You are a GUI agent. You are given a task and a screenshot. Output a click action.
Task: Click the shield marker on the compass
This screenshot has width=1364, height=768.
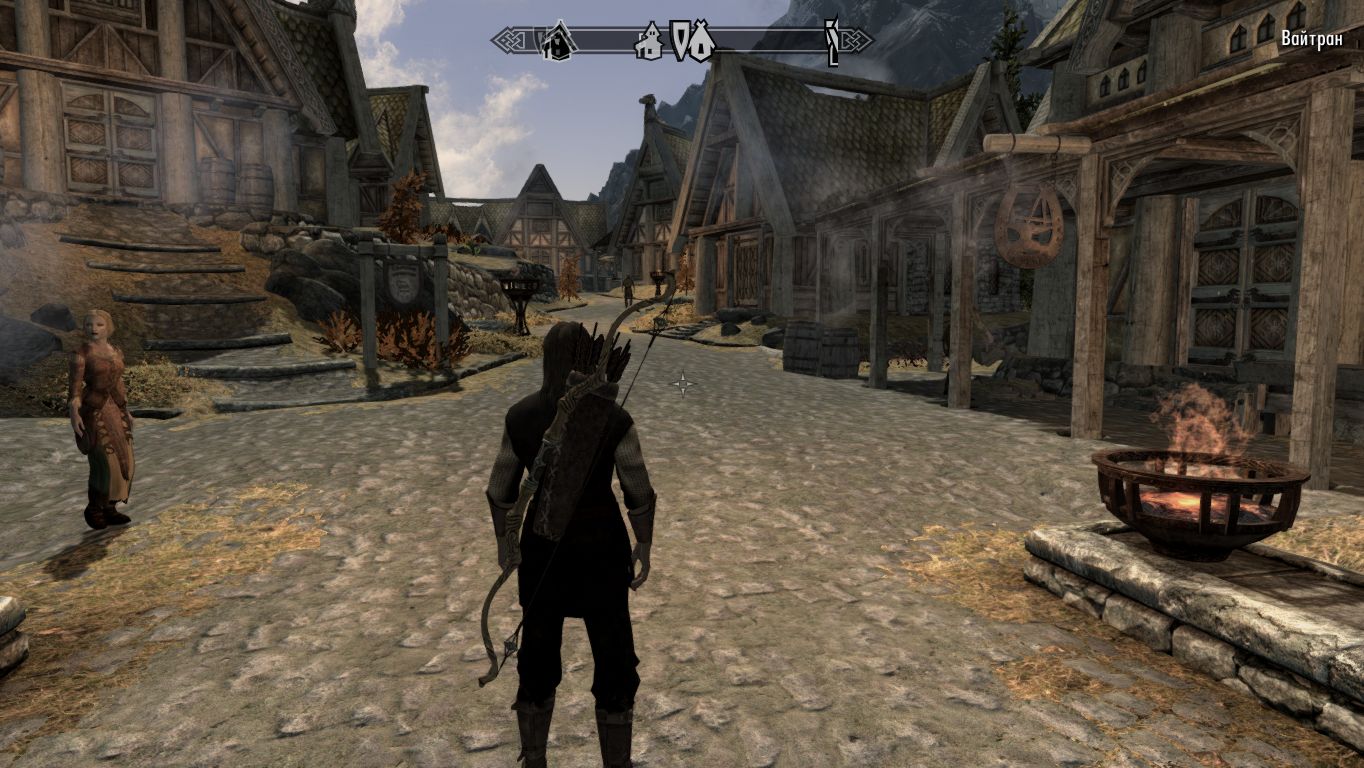(680, 40)
